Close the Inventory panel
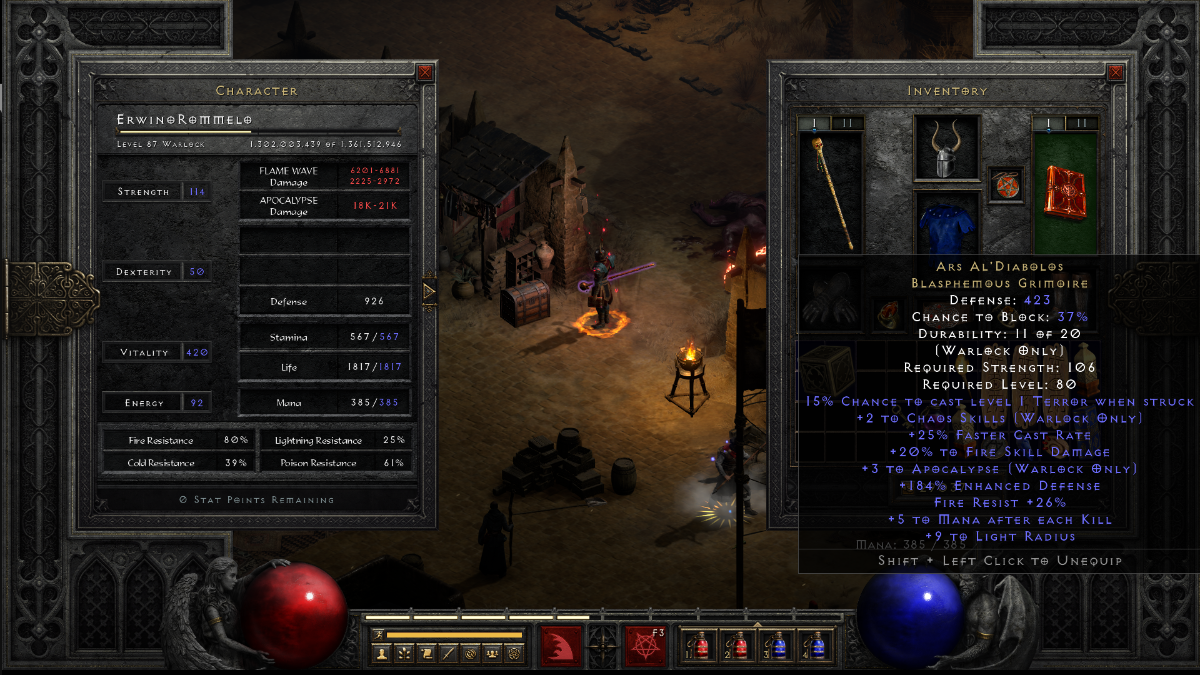Screen dimensions: 1200x675 tap(1115, 72)
